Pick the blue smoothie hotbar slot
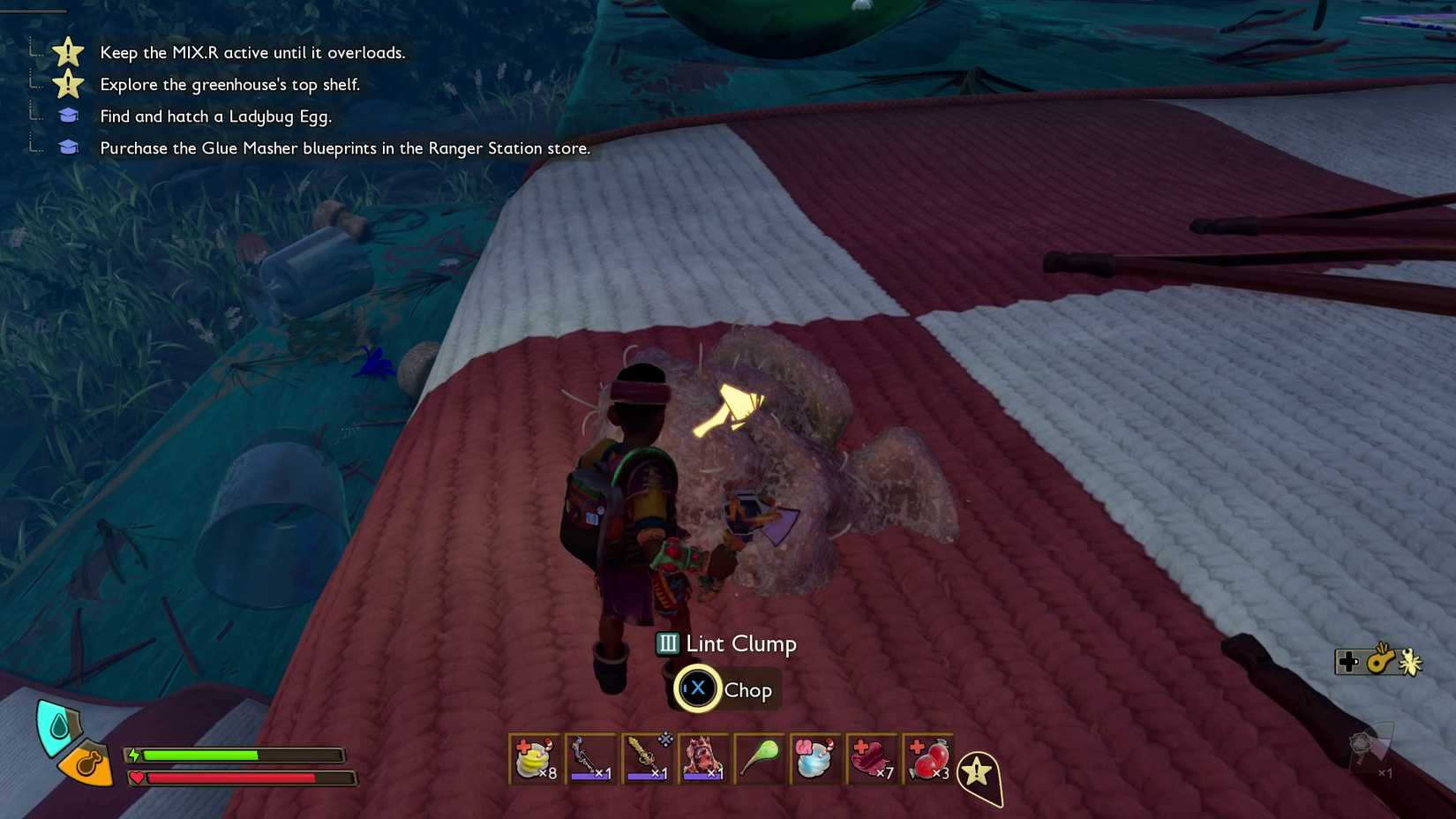 [x=816, y=759]
